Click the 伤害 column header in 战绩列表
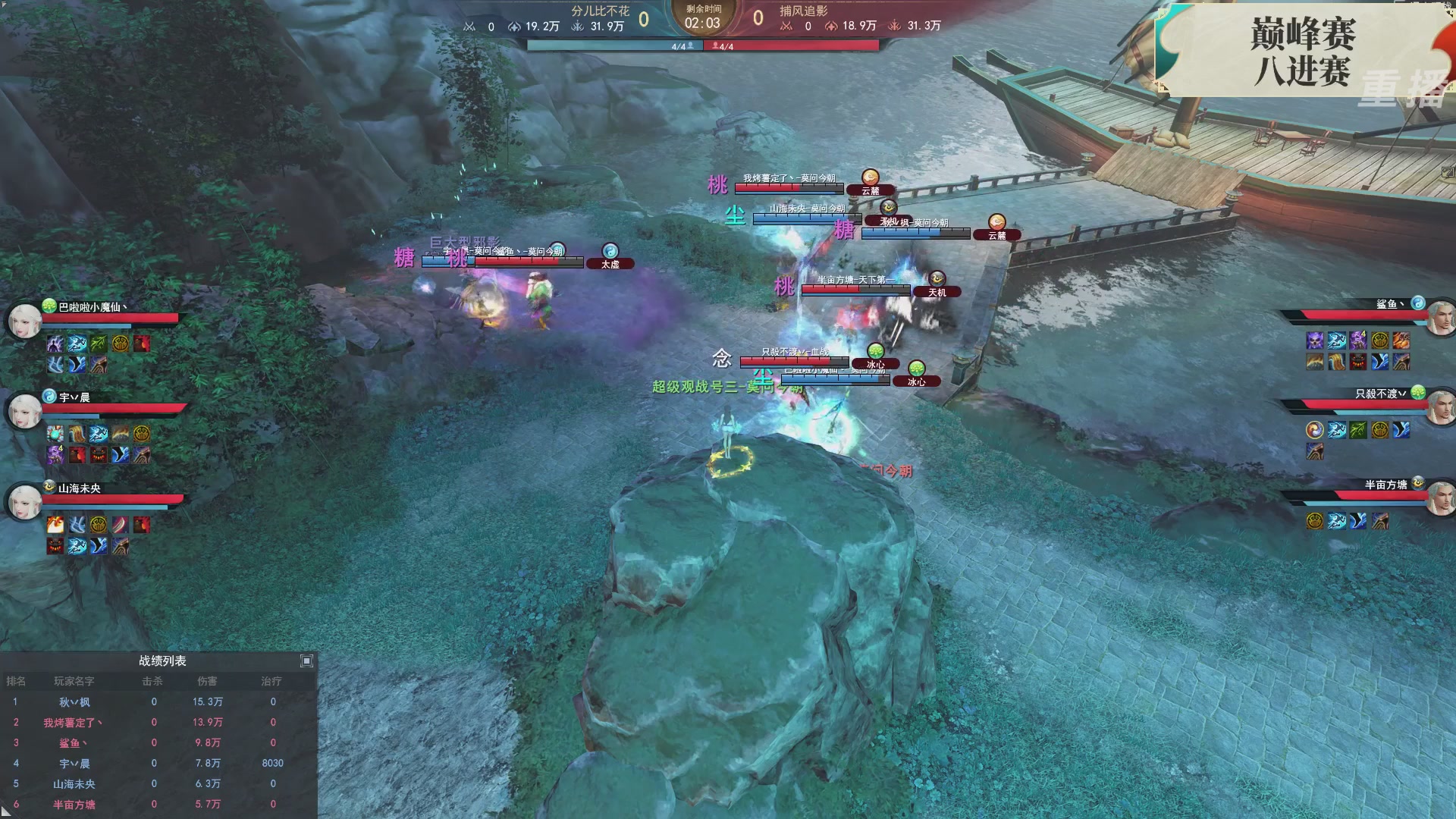 [x=209, y=682]
